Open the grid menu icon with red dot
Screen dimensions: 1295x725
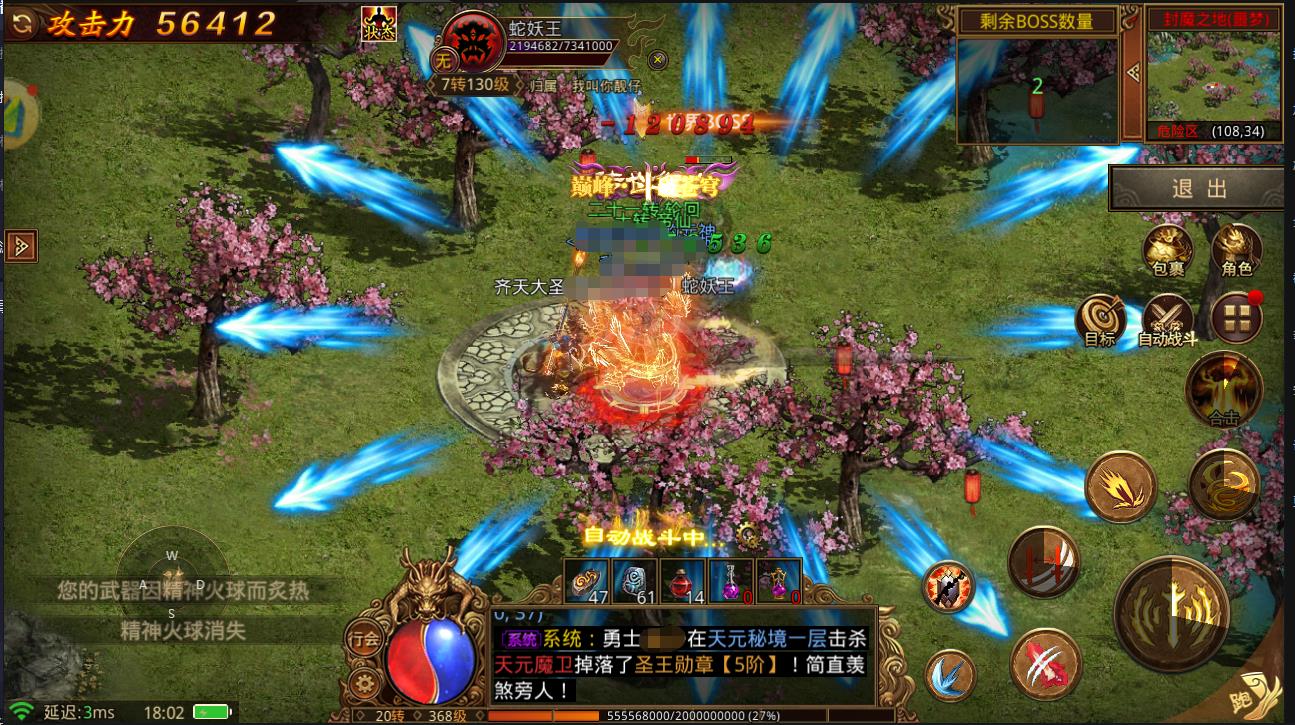(1236, 316)
